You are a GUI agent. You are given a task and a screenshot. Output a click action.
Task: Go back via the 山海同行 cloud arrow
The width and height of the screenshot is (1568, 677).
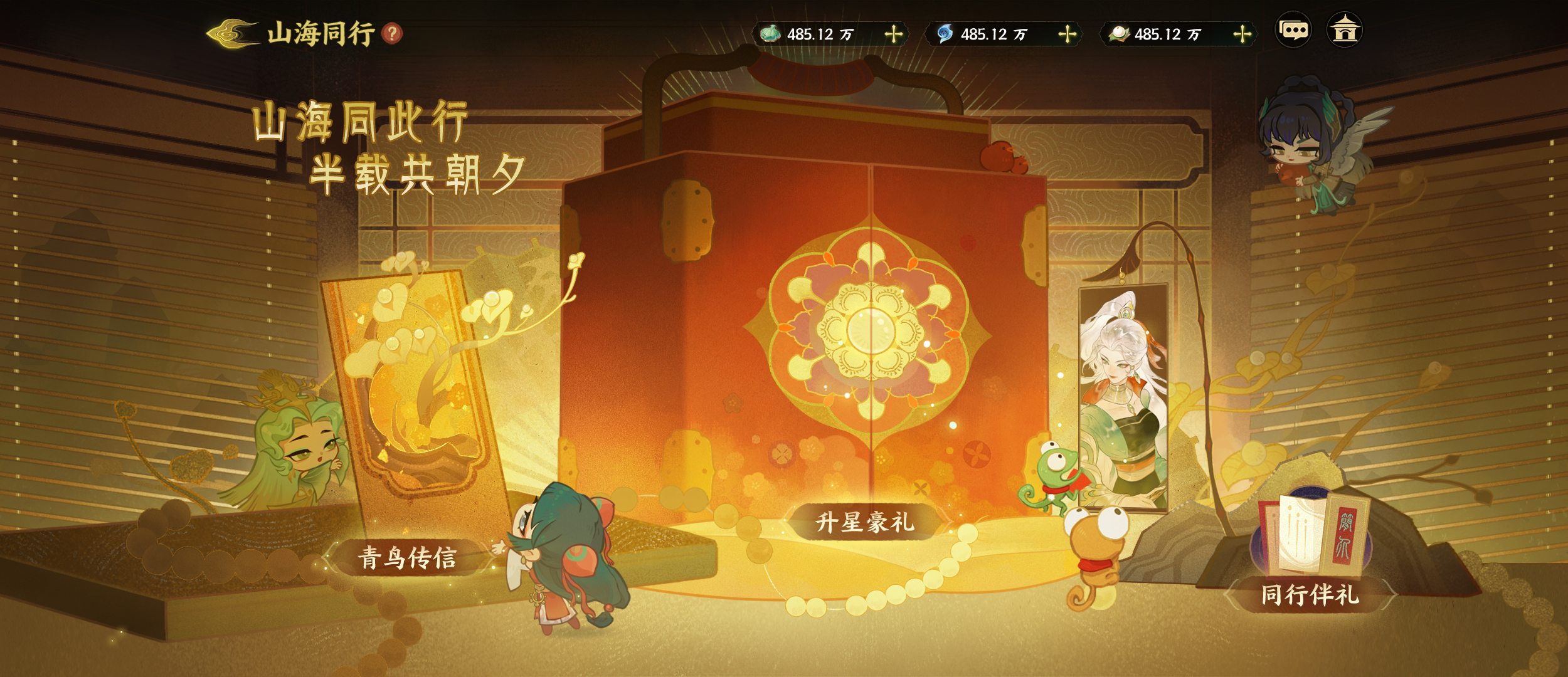tap(232, 33)
